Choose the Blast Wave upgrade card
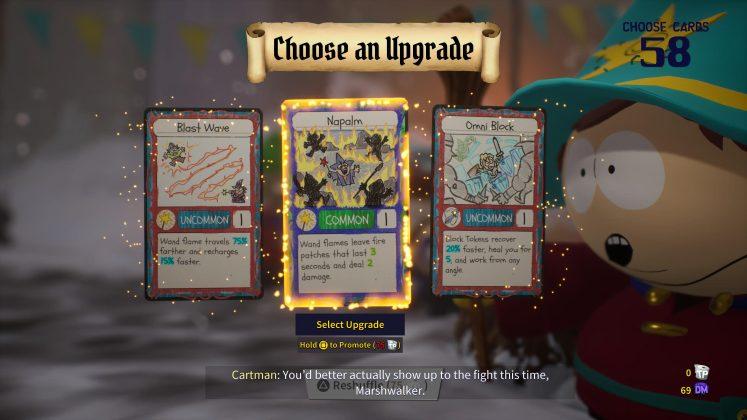This screenshot has height=420, width=747. click(204, 203)
